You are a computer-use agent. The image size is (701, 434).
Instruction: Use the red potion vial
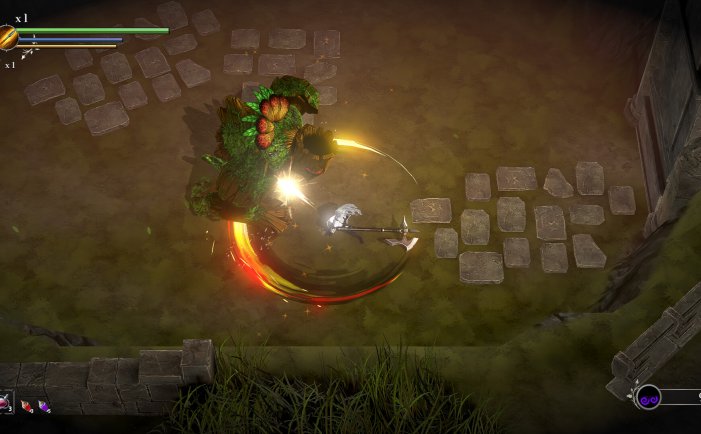click(26, 406)
